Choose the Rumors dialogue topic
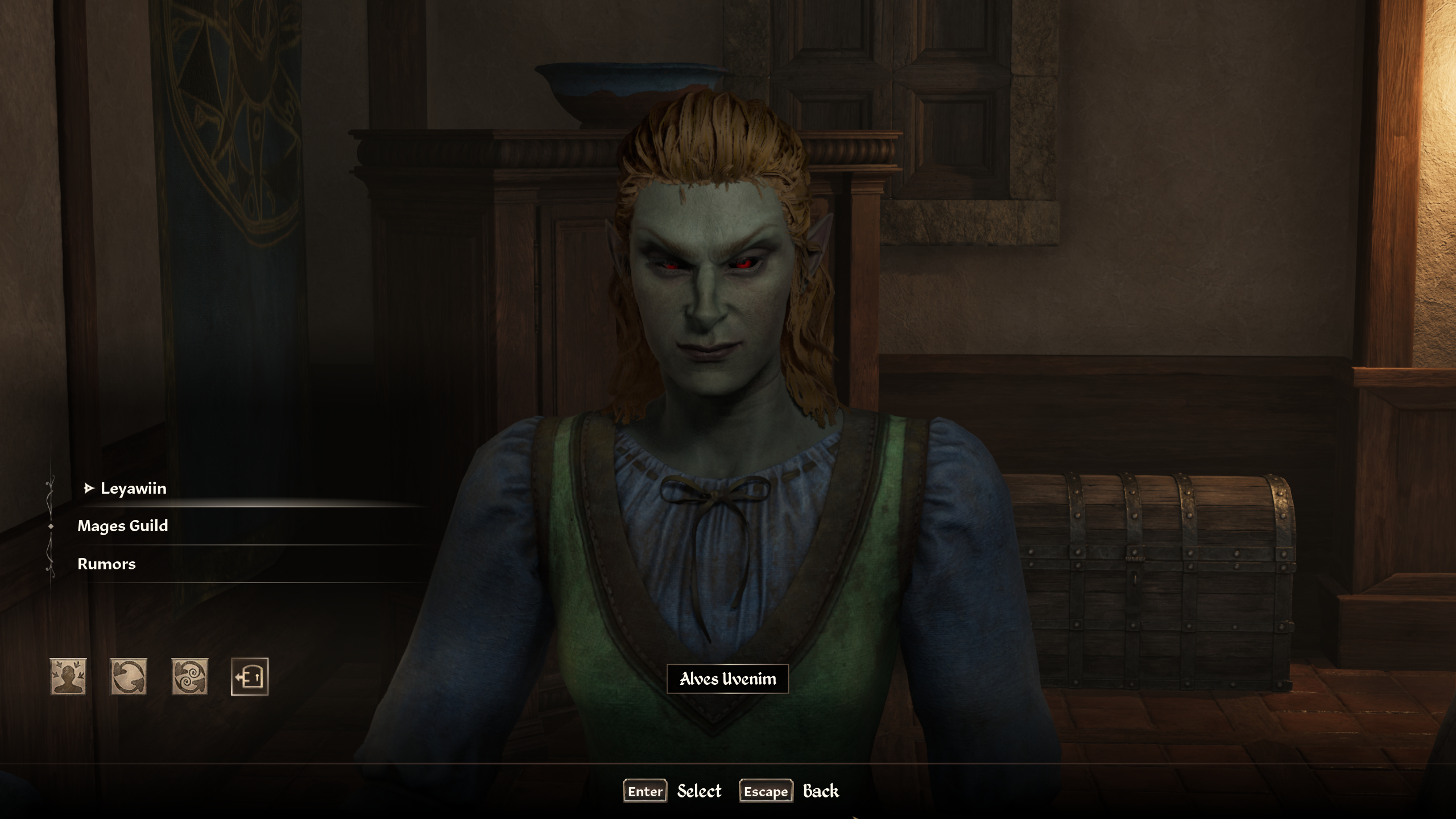 click(107, 564)
